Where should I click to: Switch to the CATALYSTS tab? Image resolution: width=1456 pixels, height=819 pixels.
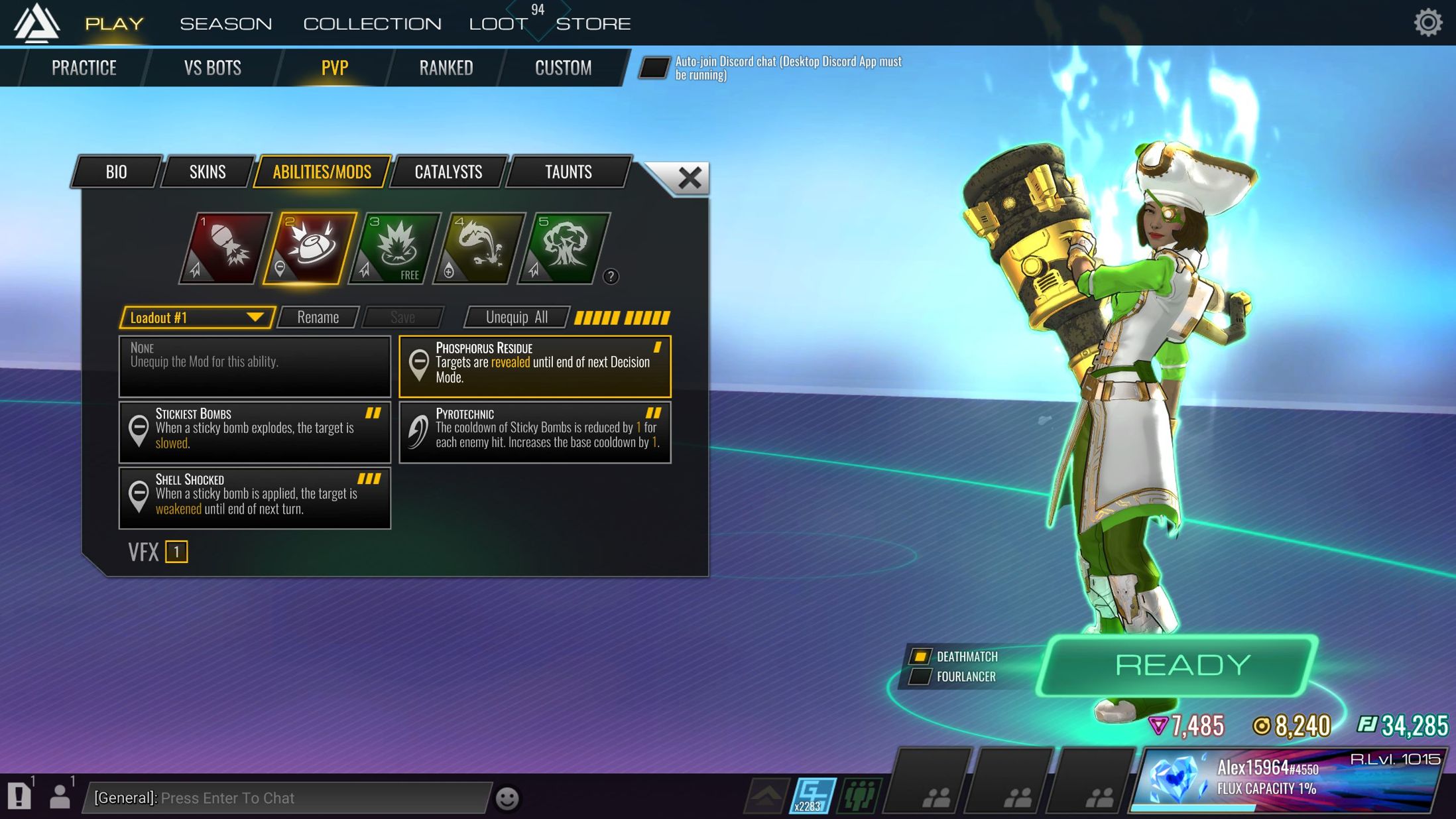pos(448,172)
